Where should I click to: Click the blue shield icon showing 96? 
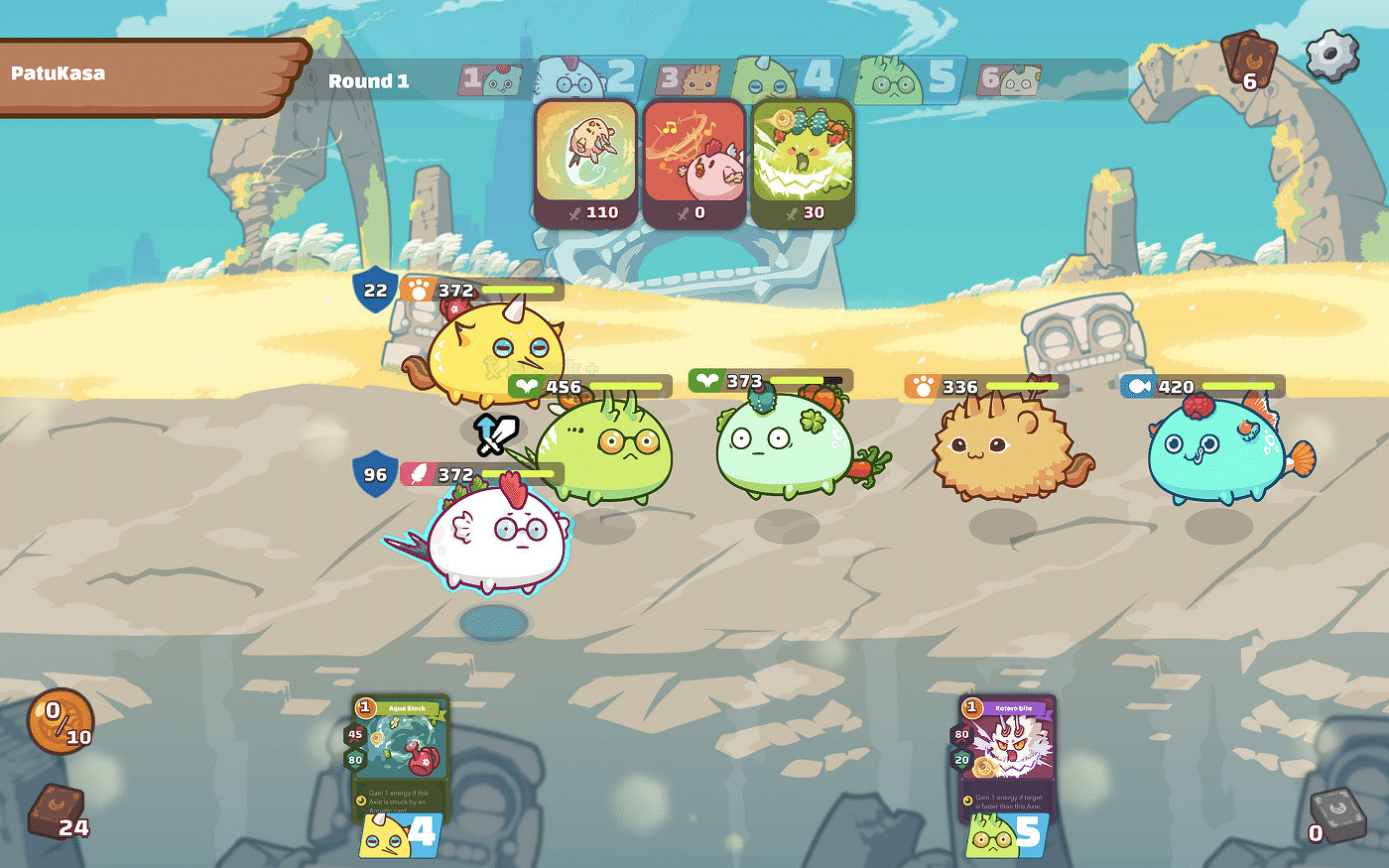375,475
